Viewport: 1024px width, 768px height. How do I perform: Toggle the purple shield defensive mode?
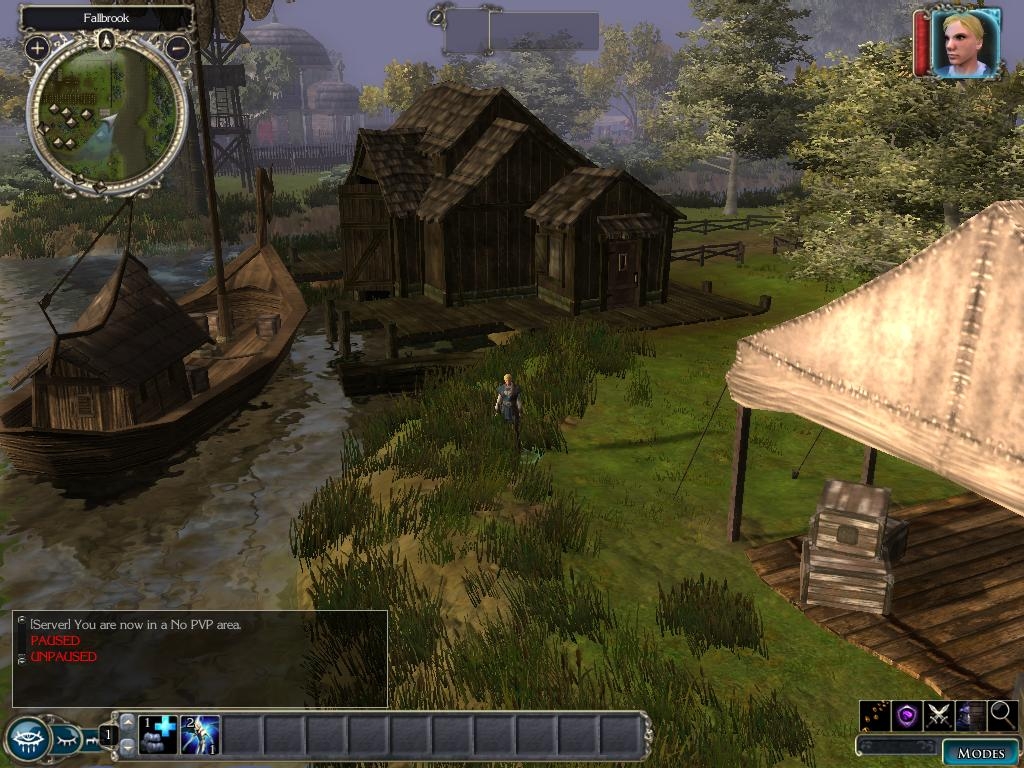point(906,715)
